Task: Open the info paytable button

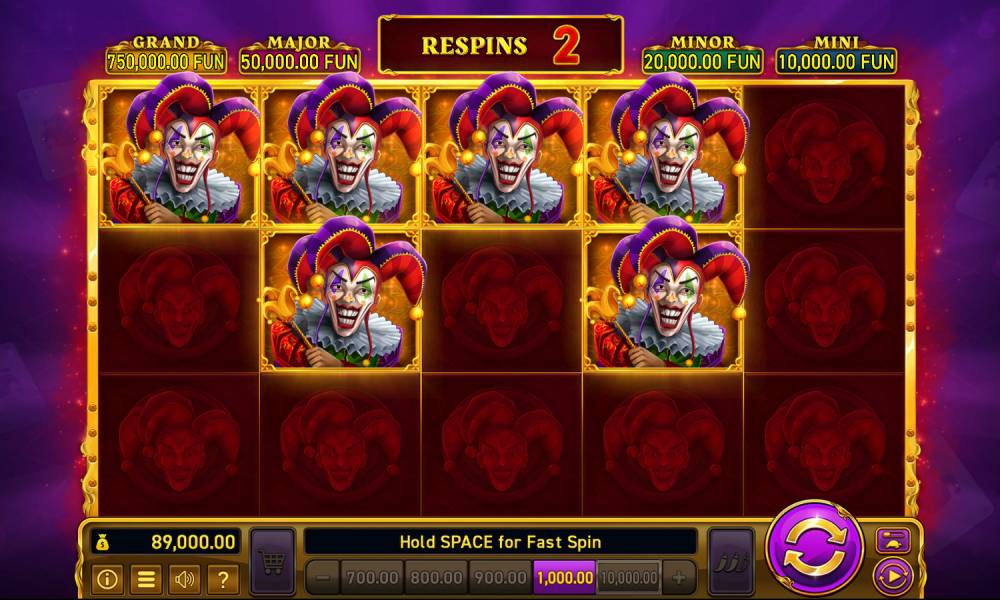Action: (107, 578)
